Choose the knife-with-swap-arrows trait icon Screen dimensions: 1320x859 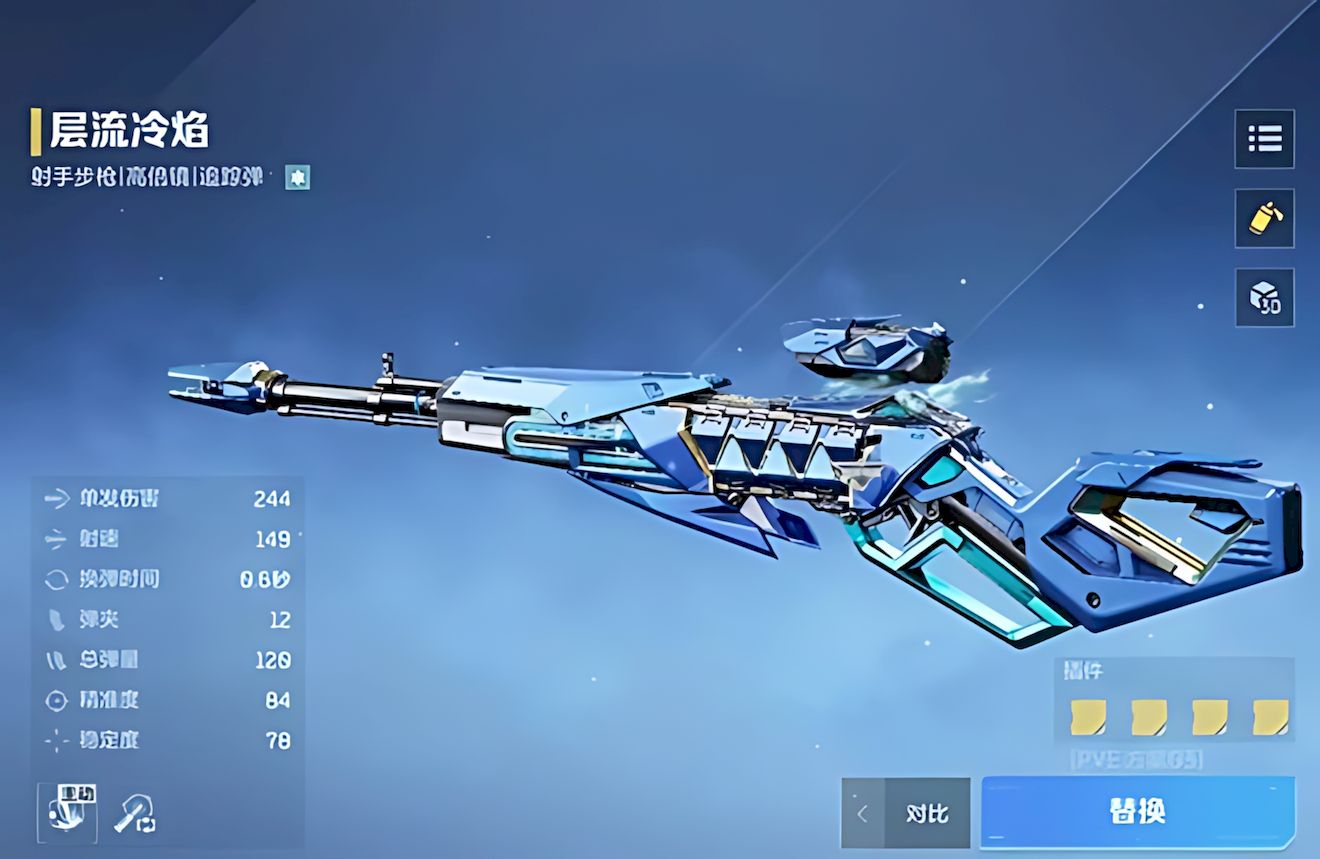[x=133, y=814]
